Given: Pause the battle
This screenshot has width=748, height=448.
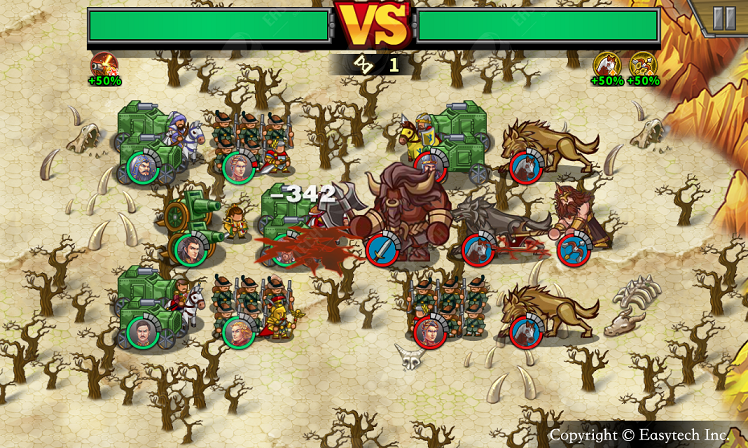Looking at the screenshot, I should click(723, 18).
